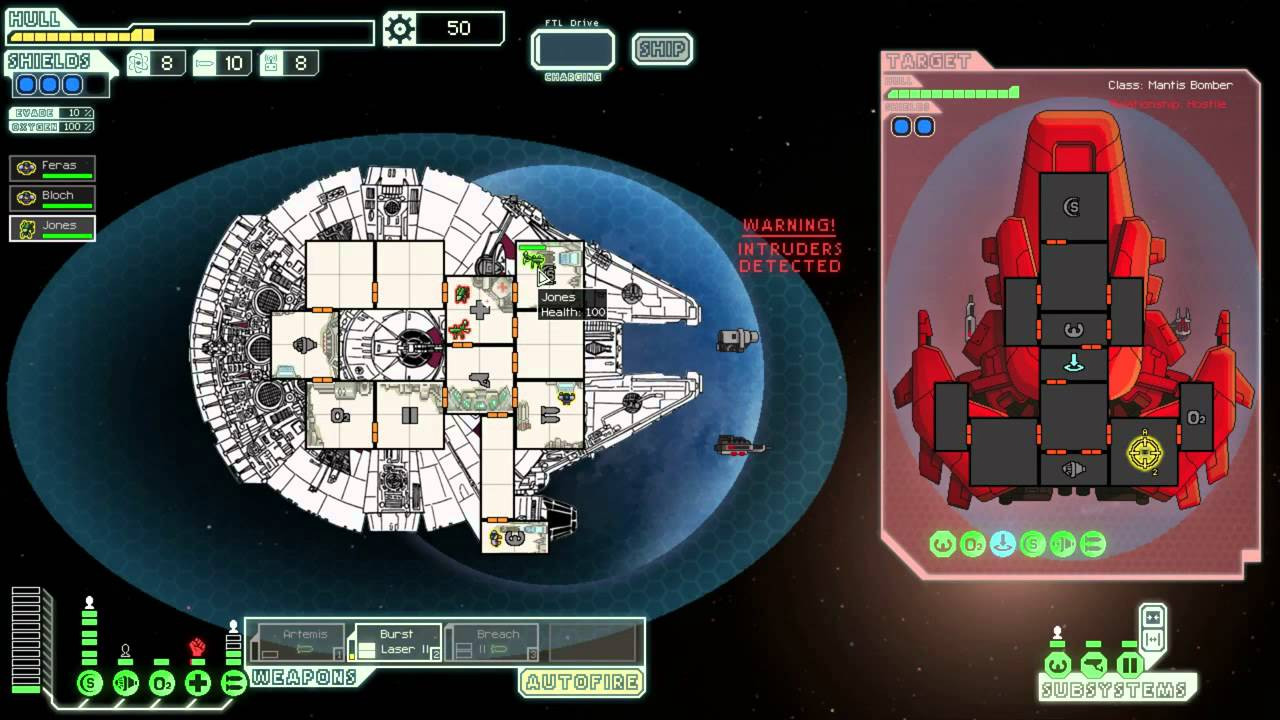Click the FTL Drive jump button
Viewport: 1280px width, 720px height.
pyautogui.click(x=573, y=50)
